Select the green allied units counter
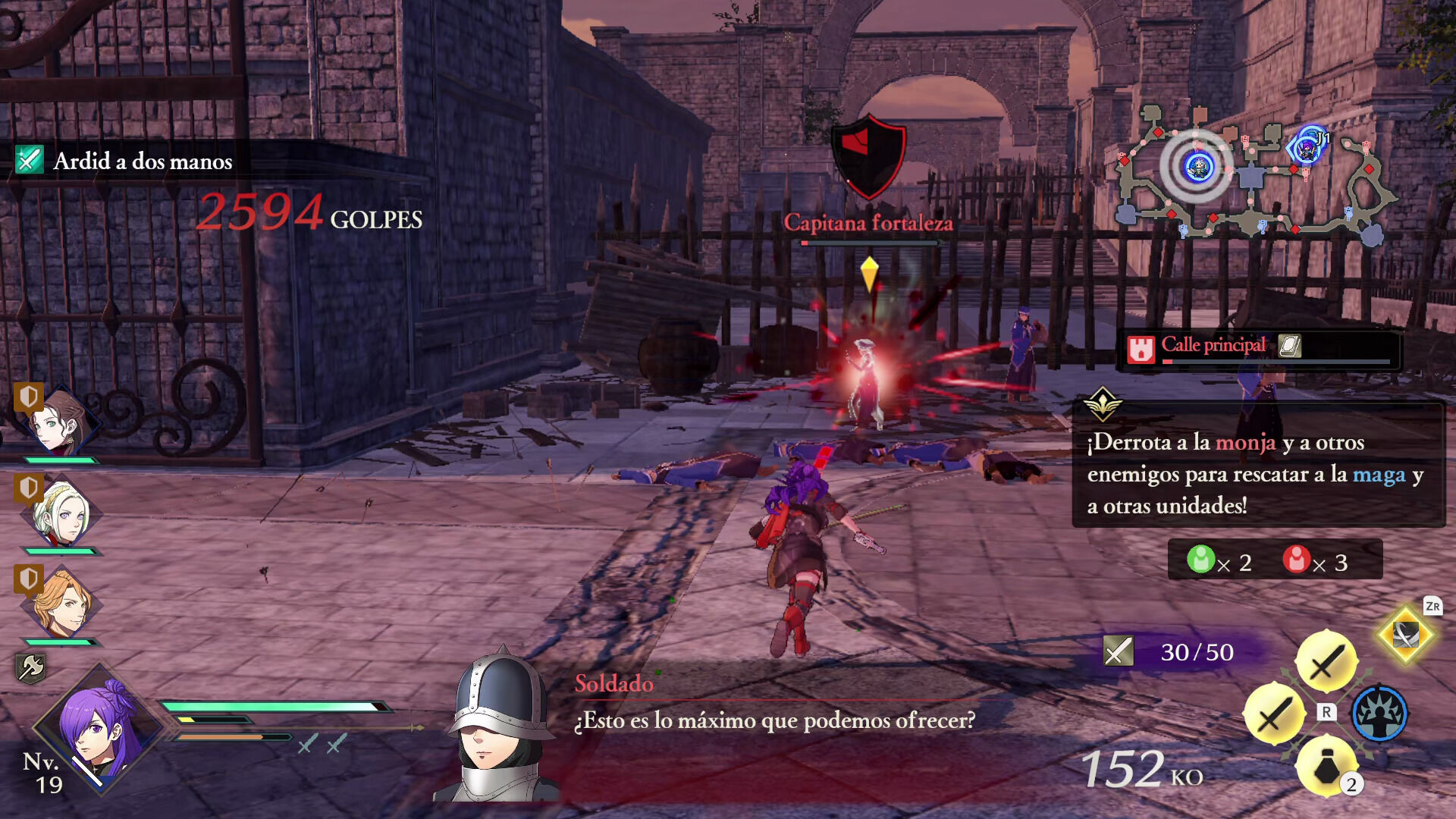 point(1218,561)
